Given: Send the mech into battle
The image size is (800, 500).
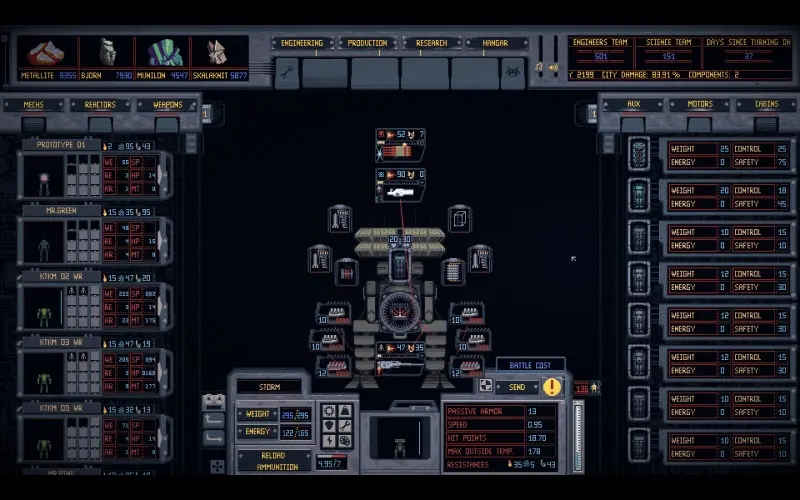Looking at the screenshot, I should (517, 387).
